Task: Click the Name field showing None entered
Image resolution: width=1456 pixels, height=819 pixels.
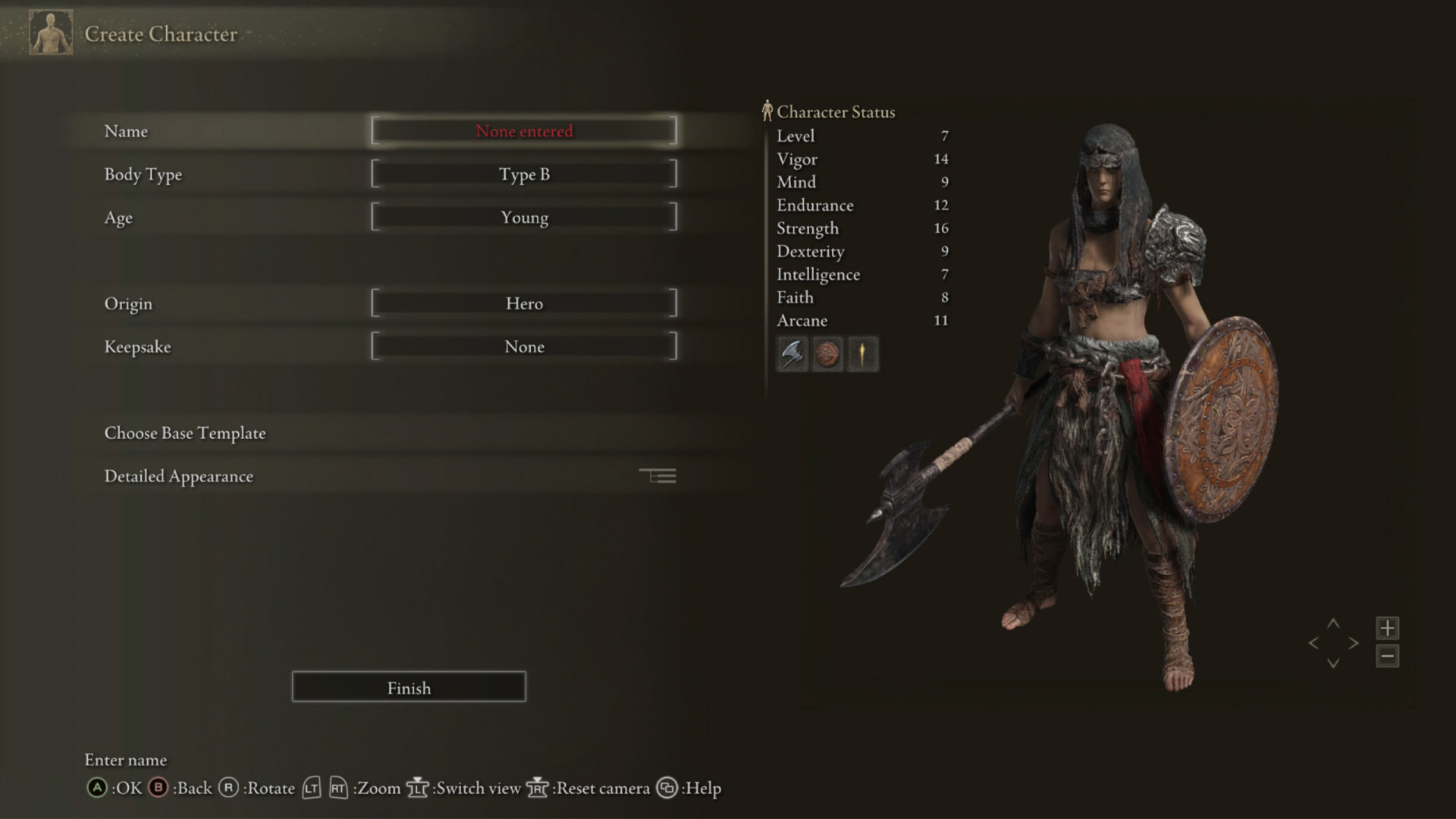Action: [524, 130]
